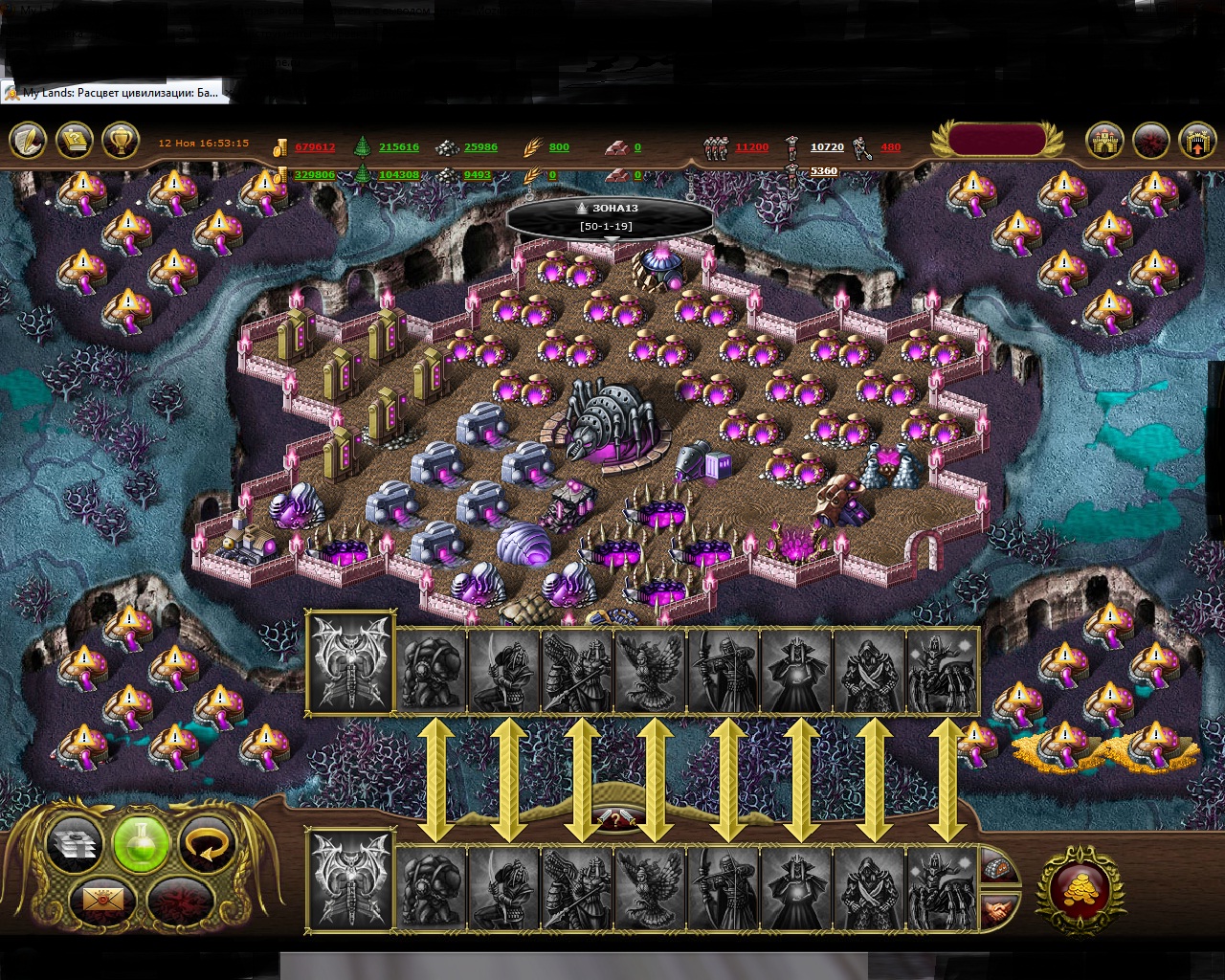
Task: Click the gold coin pile button
Action: click(x=1080, y=890)
